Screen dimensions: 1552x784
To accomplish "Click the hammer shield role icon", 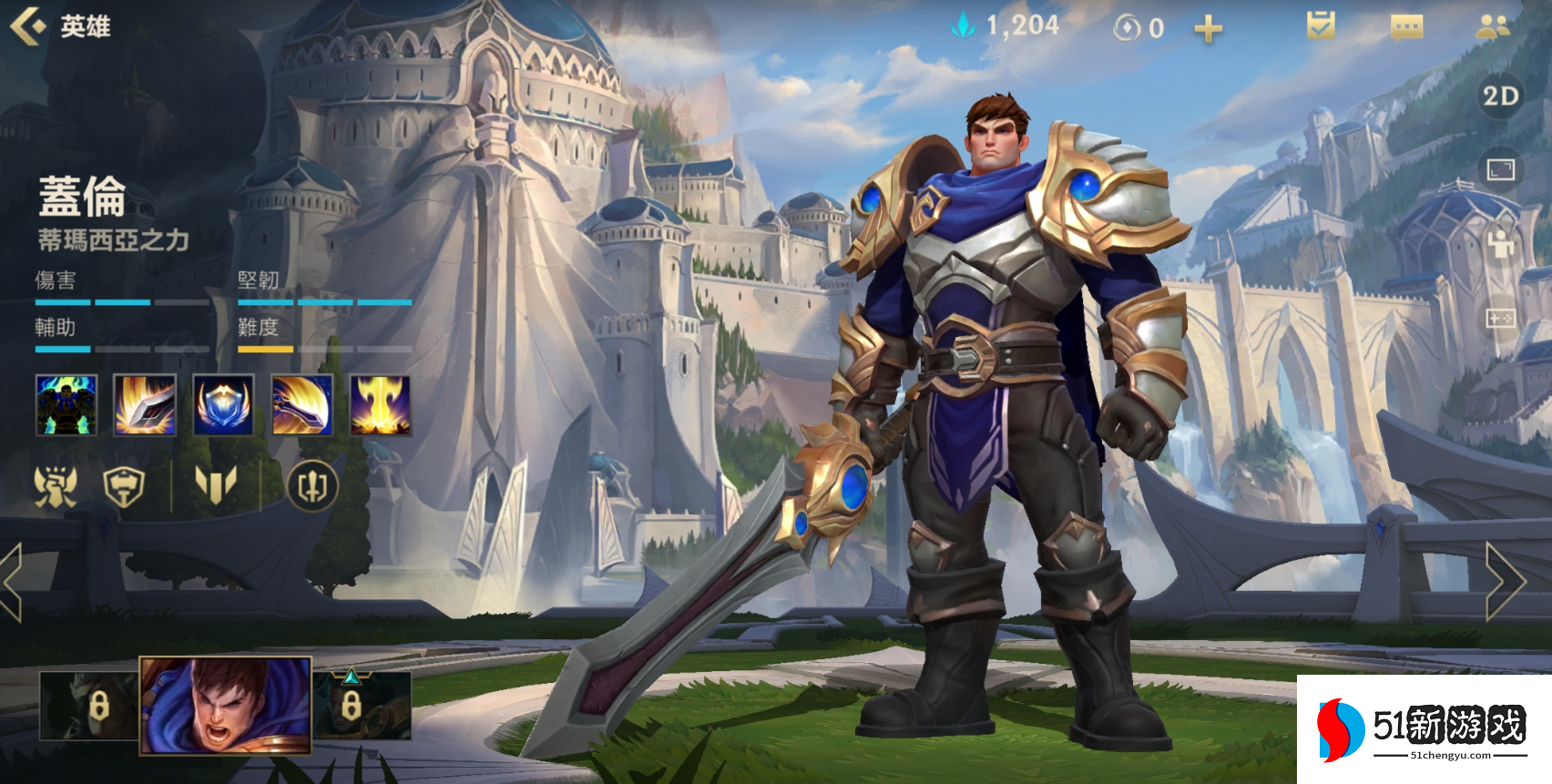I will click(x=124, y=486).
